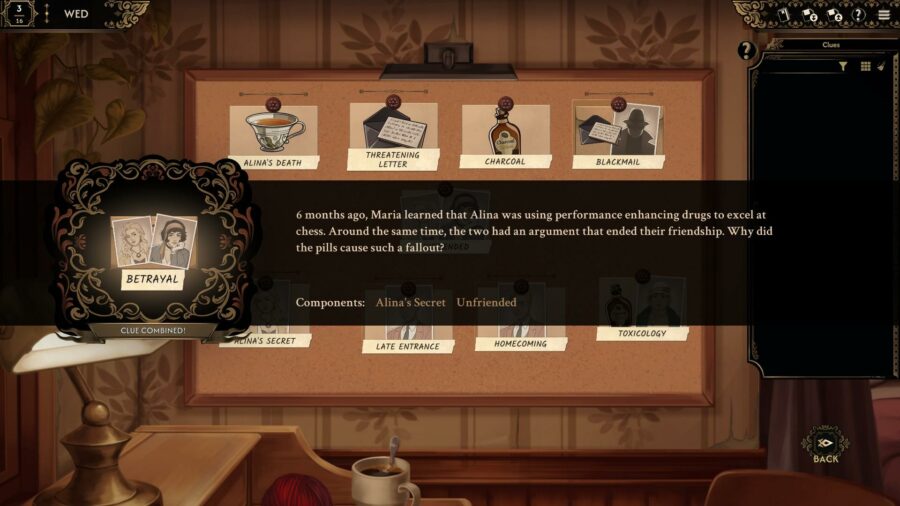Select the Alina's Death clue card
Screen dimensions: 900x506
(x=273, y=134)
